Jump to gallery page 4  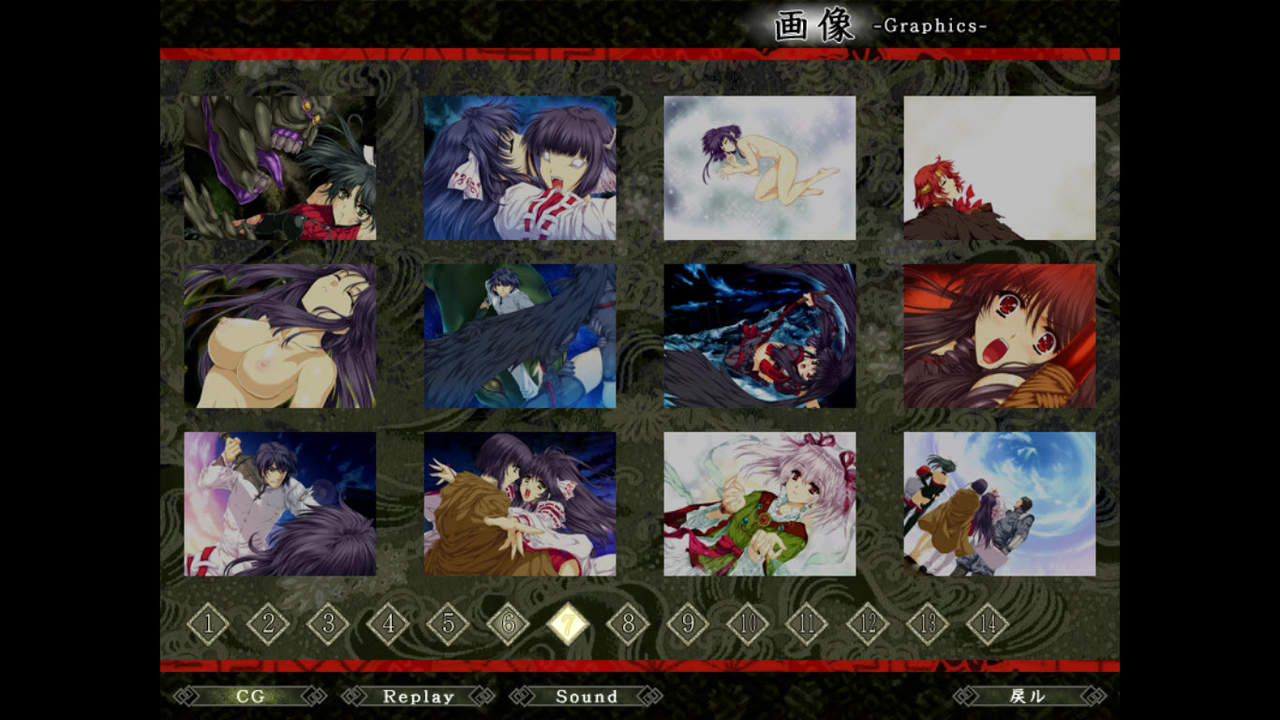[x=388, y=625]
